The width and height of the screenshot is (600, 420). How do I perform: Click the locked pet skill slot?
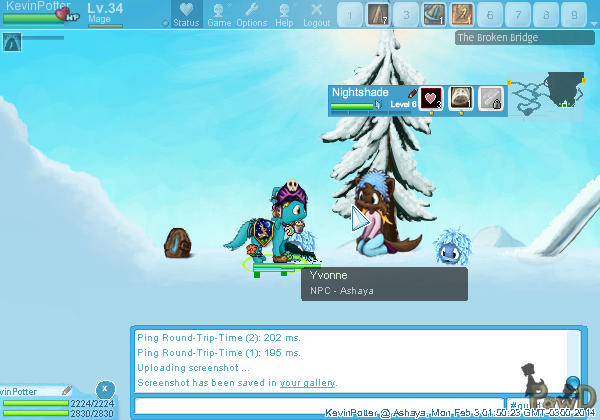(x=489, y=98)
